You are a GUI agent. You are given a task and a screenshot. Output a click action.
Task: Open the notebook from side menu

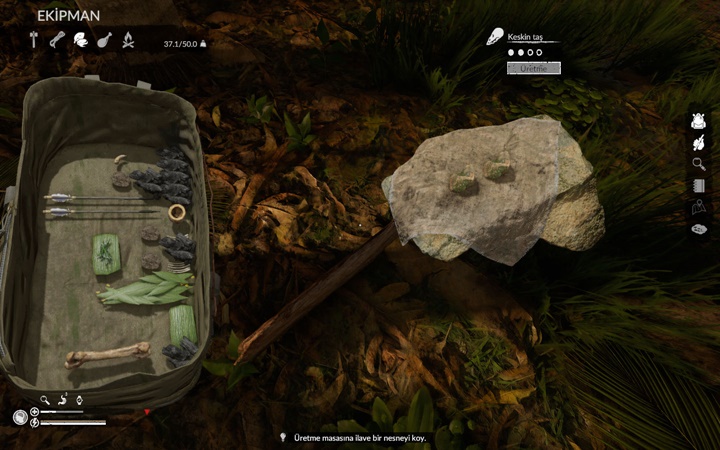click(x=699, y=185)
